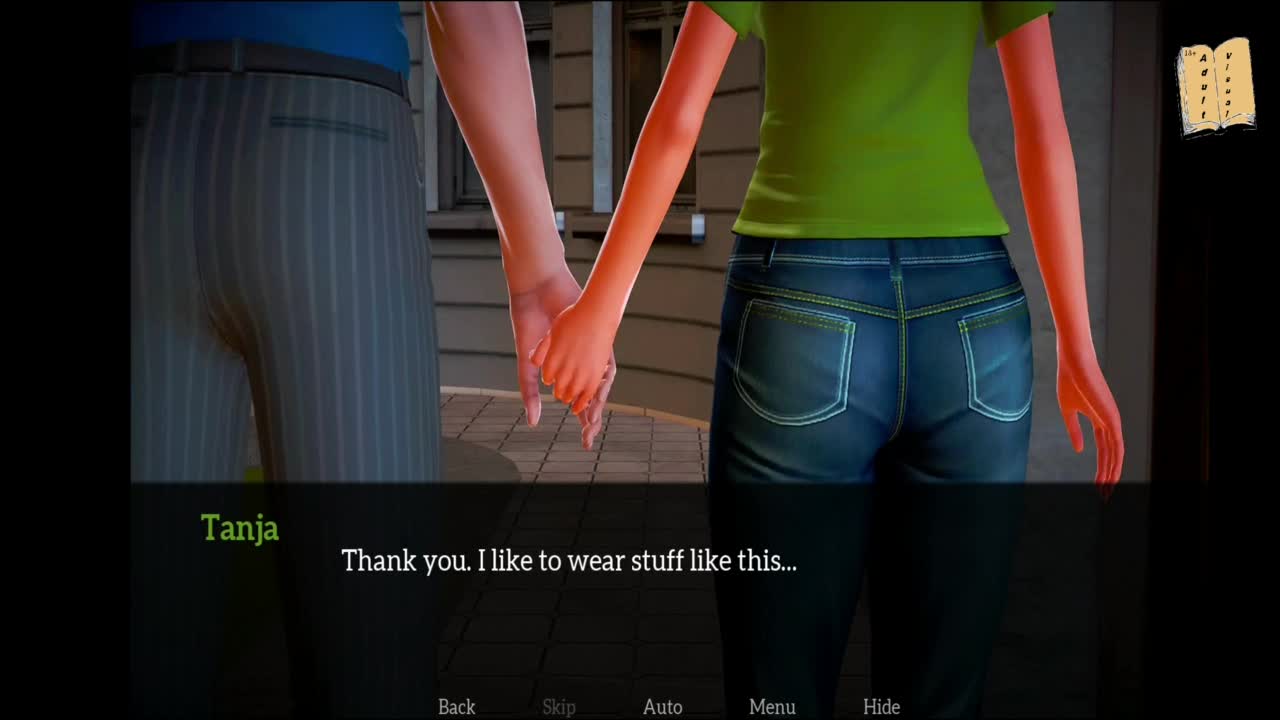Image resolution: width=1280 pixels, height=720 pixels.
Task: Click the open book logo icon
Action: (x=1215, y=86)
